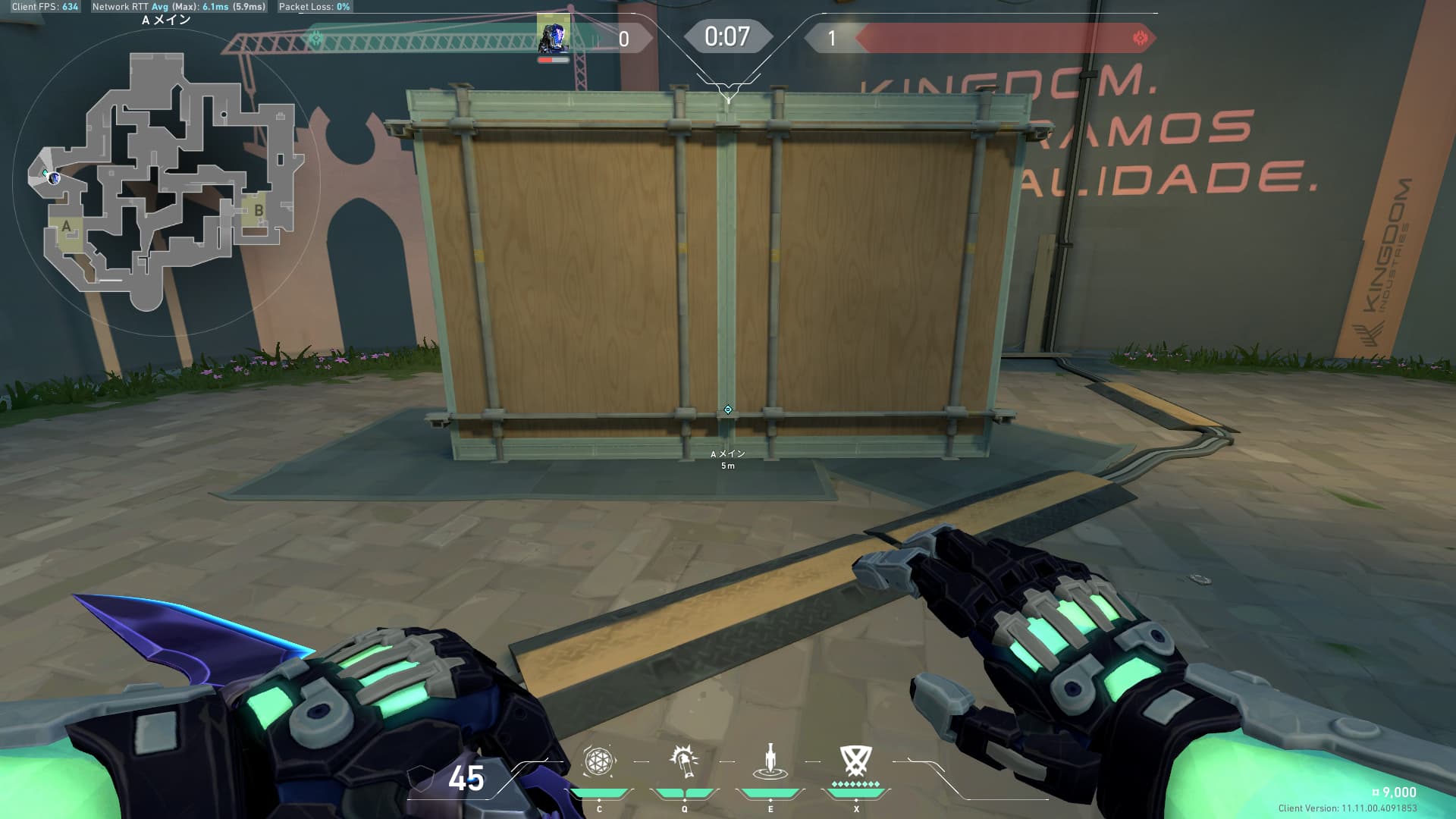
Task: Click the red team emblem in the score bar
Action: point(1140,38)
